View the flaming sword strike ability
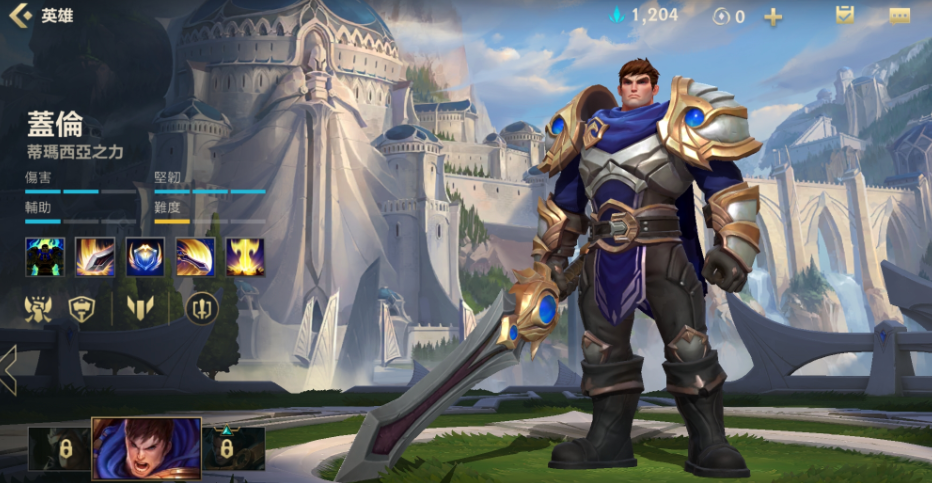 point(95,257)
